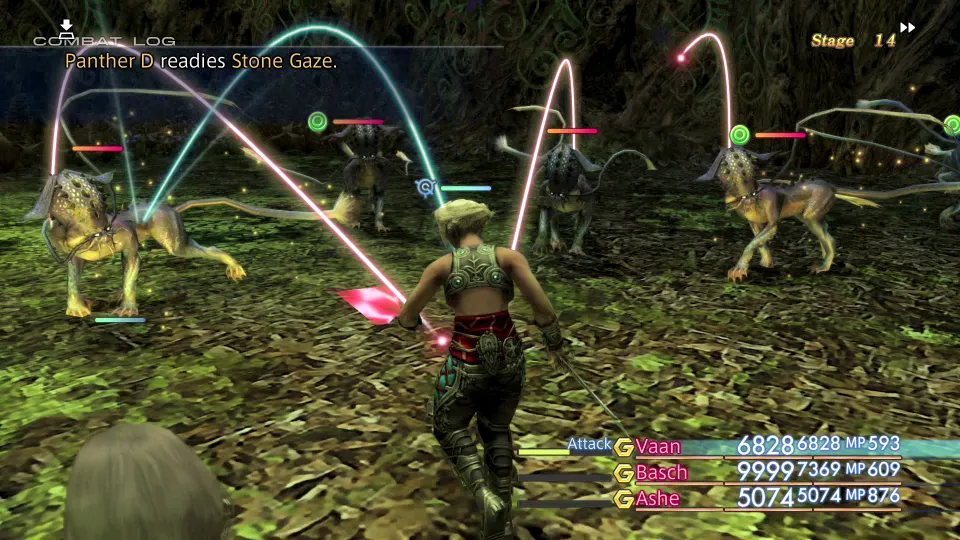Select Vaan in the party list
The image size is (960, 540).
(658, 446)
